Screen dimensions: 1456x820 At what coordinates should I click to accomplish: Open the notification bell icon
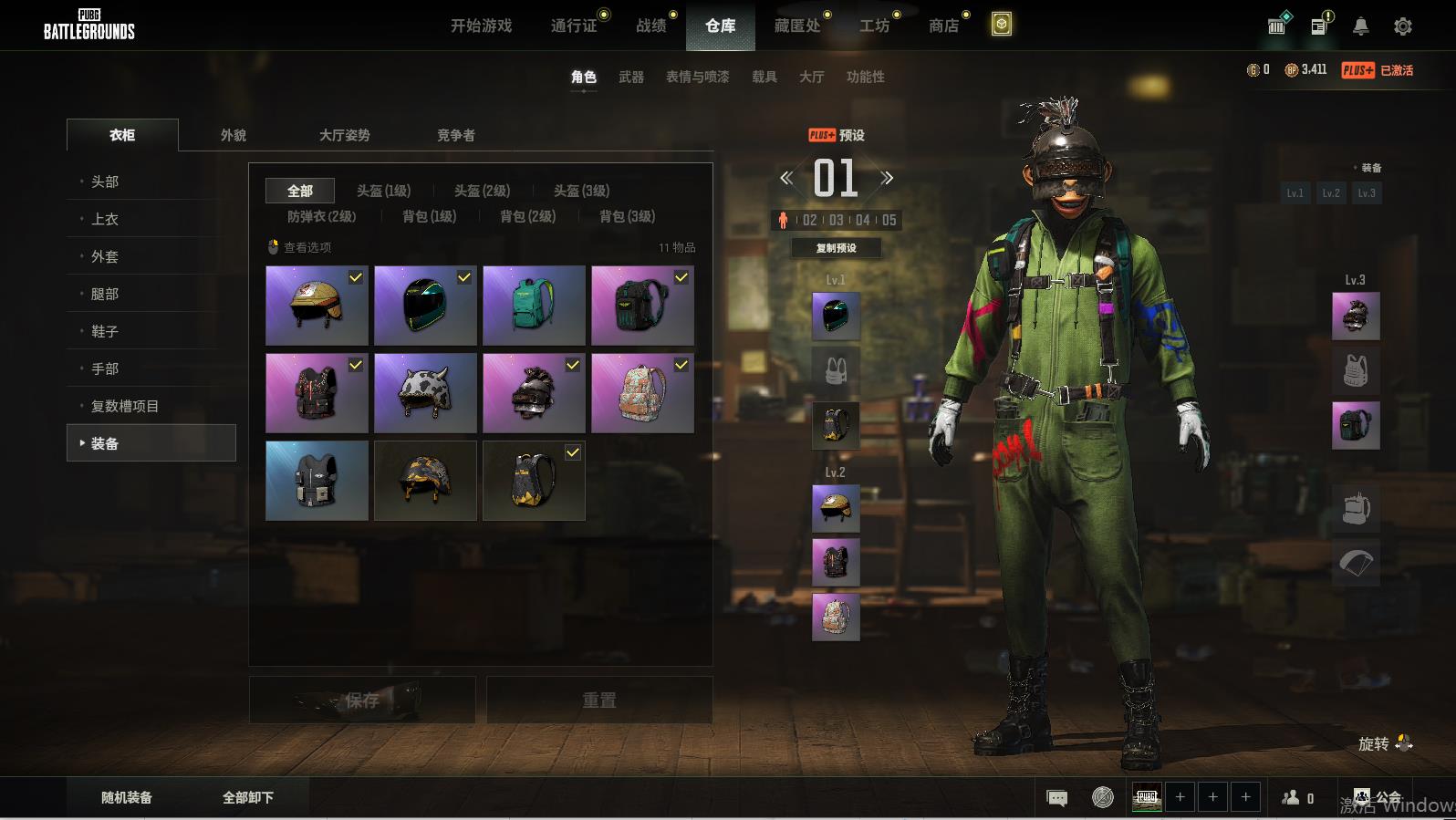pyautogui.click(x=1360, y=26)
